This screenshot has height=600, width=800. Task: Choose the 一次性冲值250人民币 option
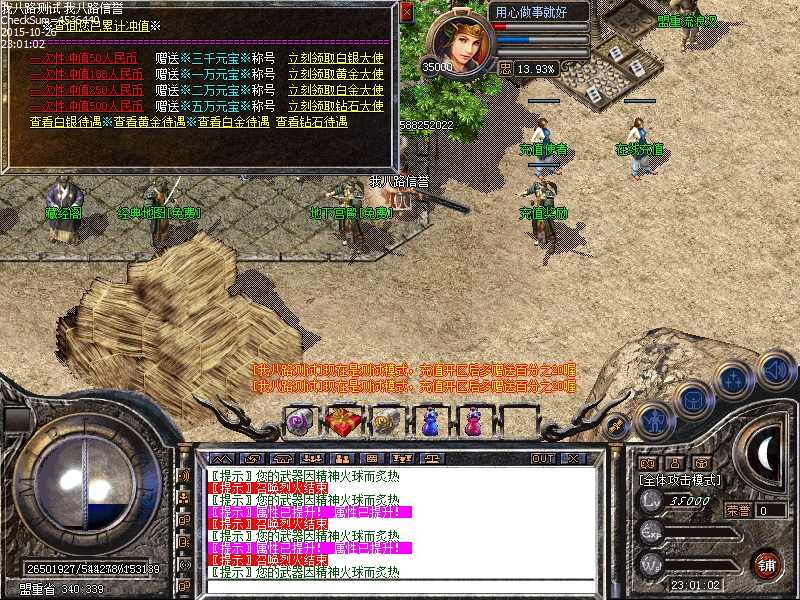[85, 90]
